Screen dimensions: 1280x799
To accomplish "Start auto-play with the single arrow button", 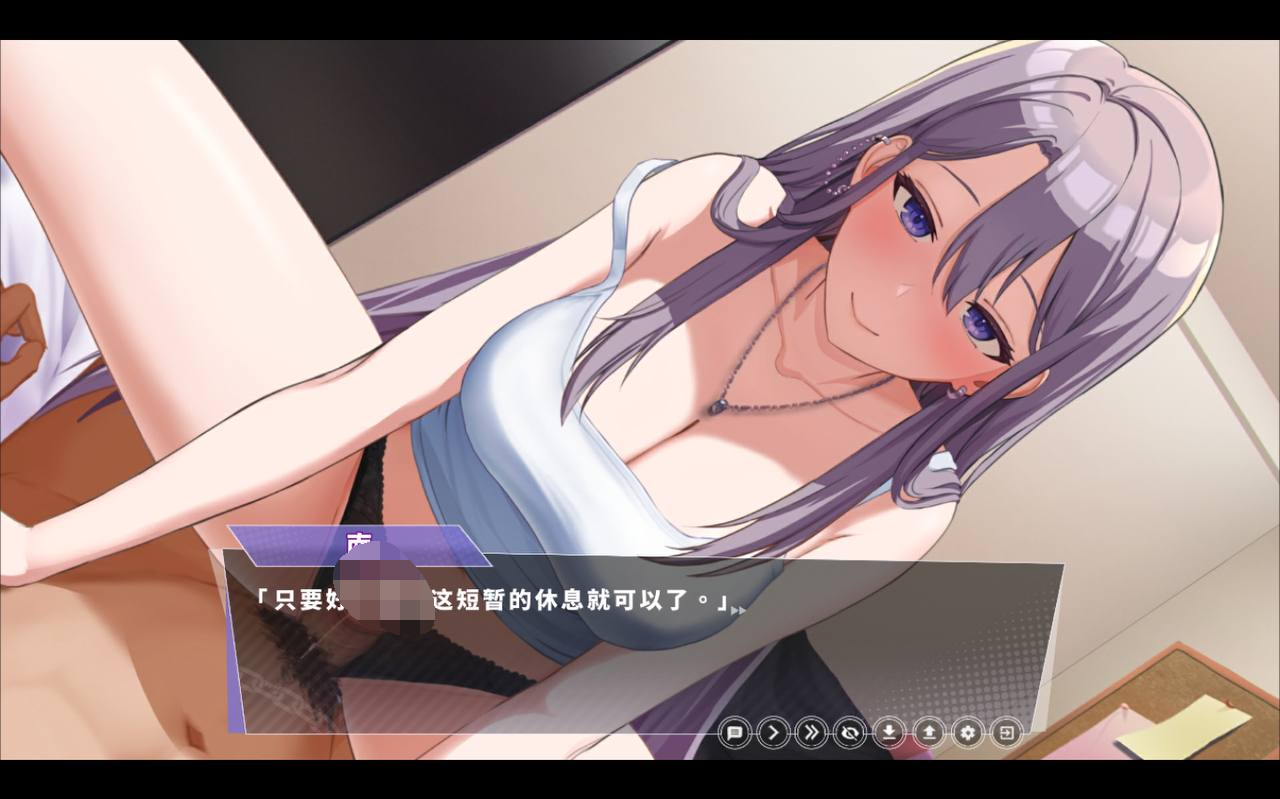I will [x=773, y=733].
